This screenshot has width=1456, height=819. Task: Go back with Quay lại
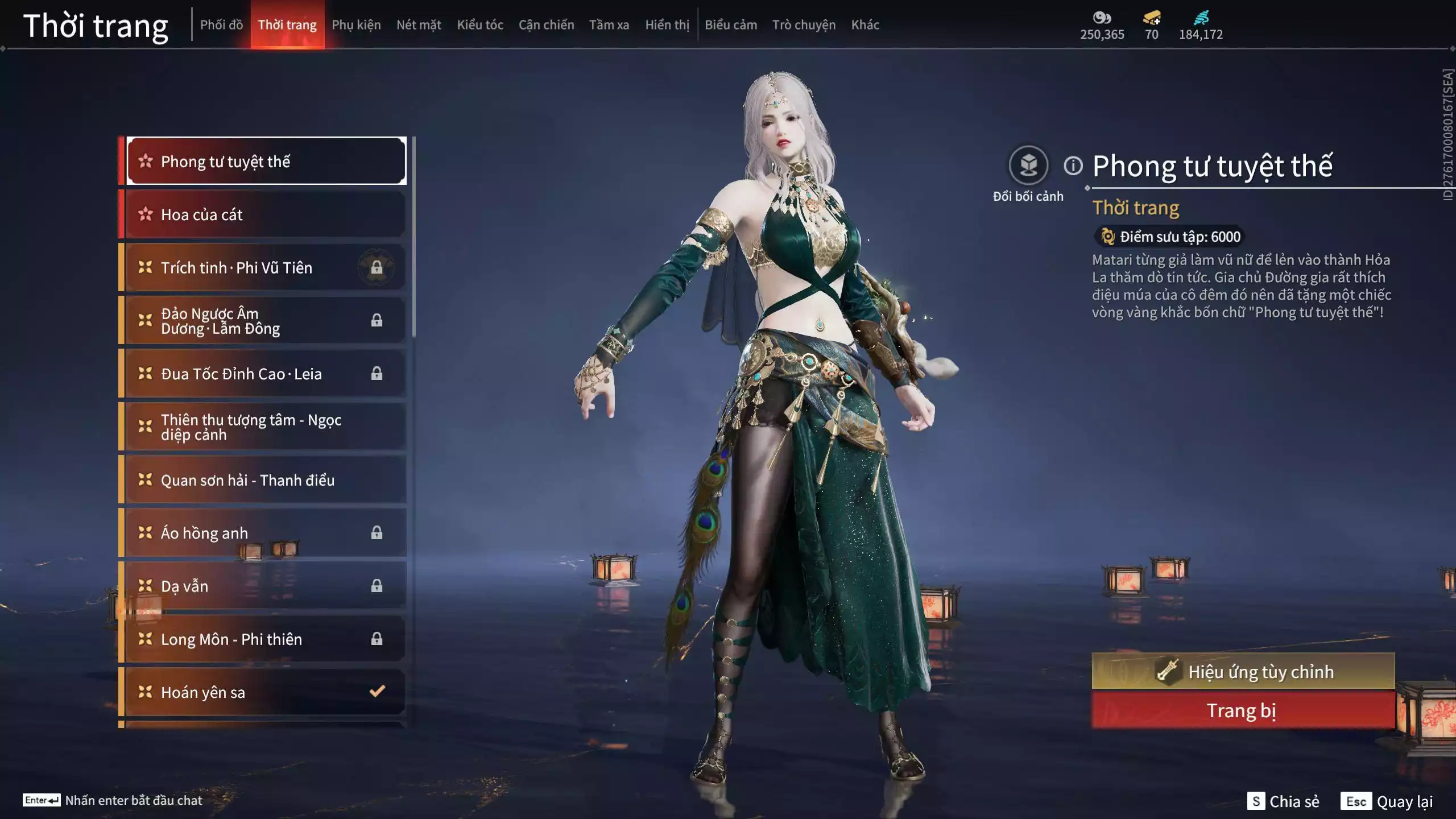(1387, 801)
